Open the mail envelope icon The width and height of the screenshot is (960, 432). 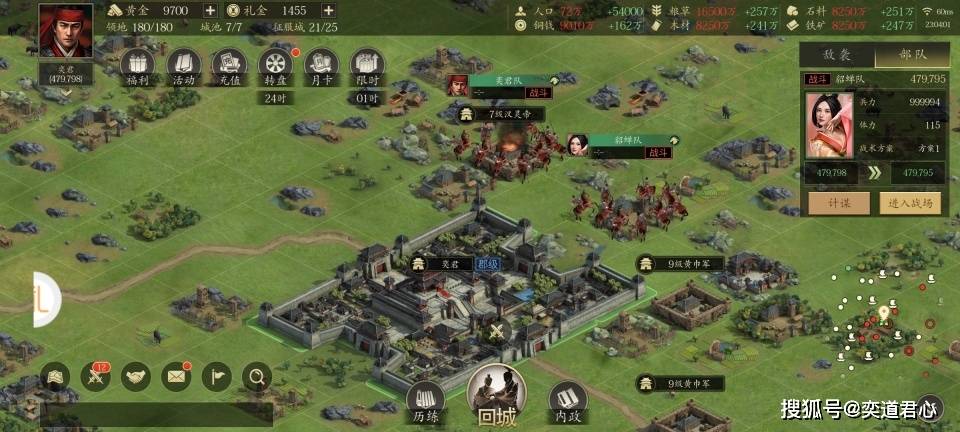176,377
